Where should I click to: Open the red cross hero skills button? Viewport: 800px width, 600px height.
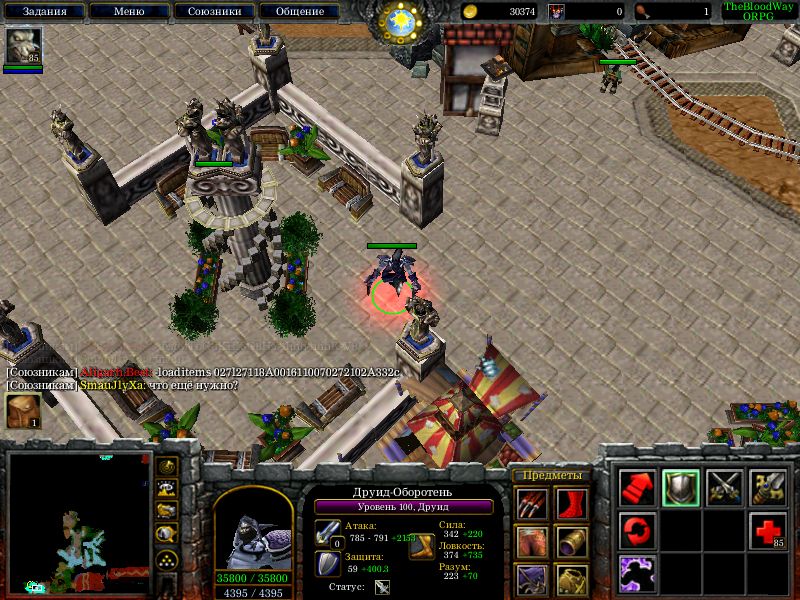(x=767, y=529)
